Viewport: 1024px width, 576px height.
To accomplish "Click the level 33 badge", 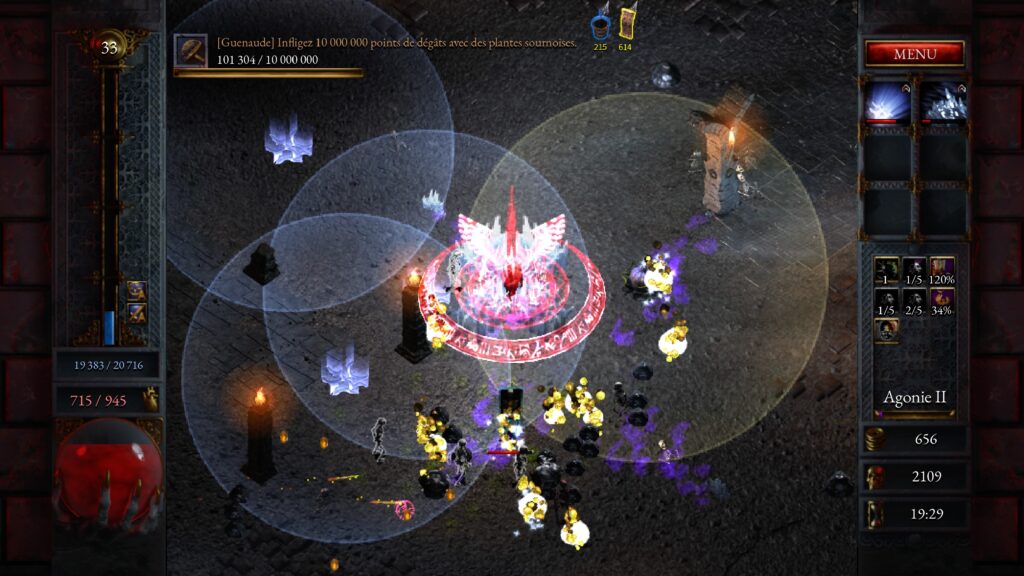I will coord(109,46).
